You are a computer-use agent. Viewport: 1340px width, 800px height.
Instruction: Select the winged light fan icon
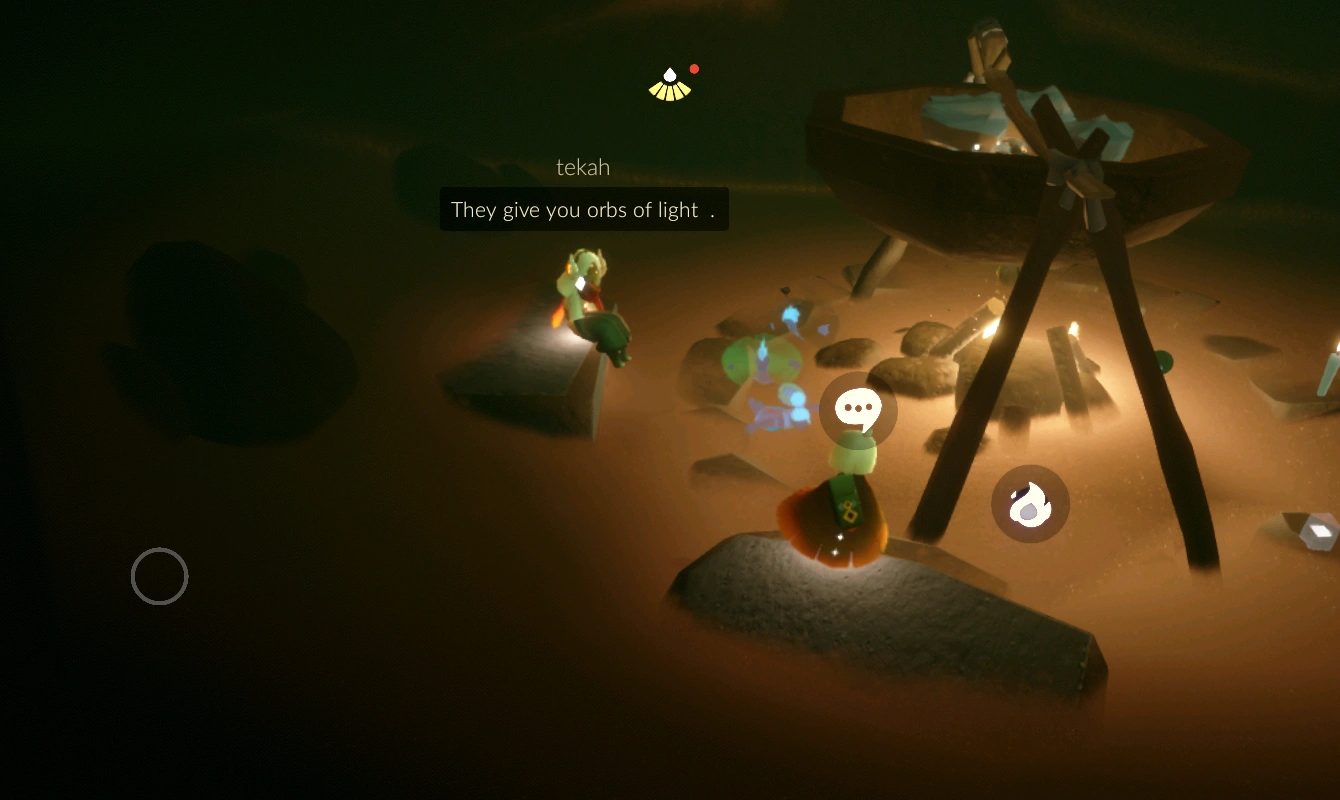pos(670,86)
